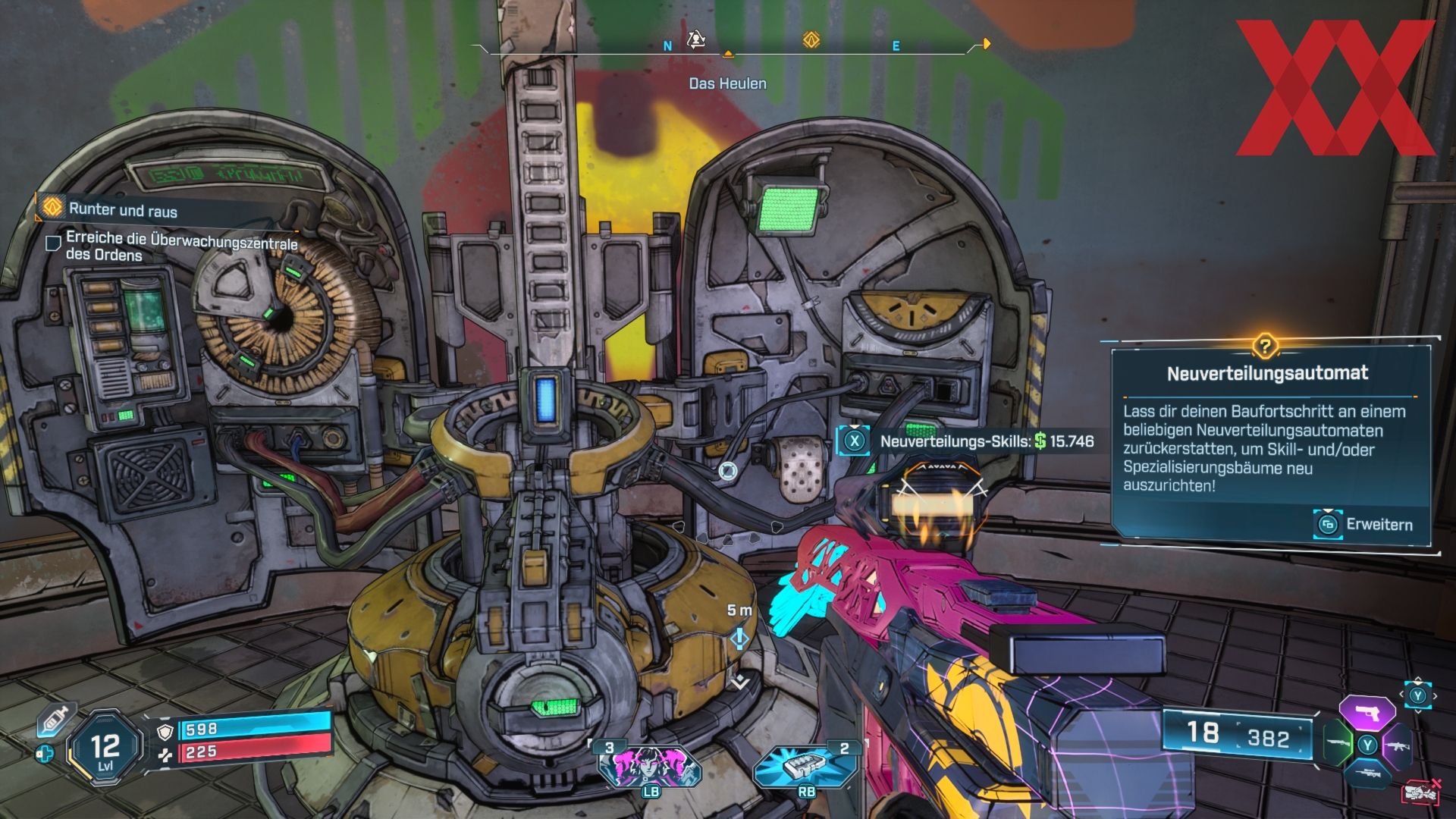This screenshot has width=1456, height=819.
Task: Switch to the shotgun weapon slot
Action: tap(1338, 743)
